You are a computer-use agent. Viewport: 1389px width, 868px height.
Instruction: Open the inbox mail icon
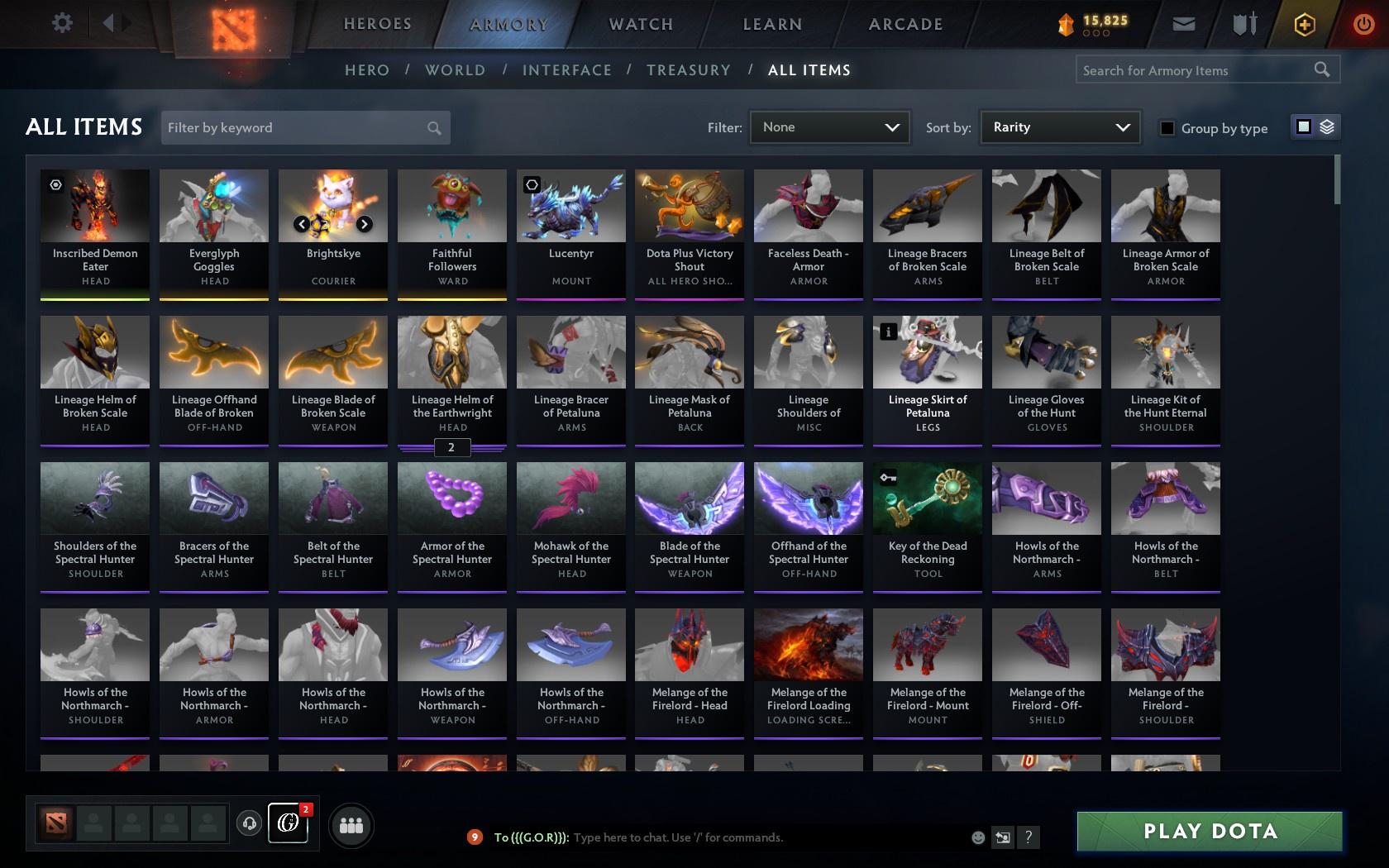point(1184,24)
